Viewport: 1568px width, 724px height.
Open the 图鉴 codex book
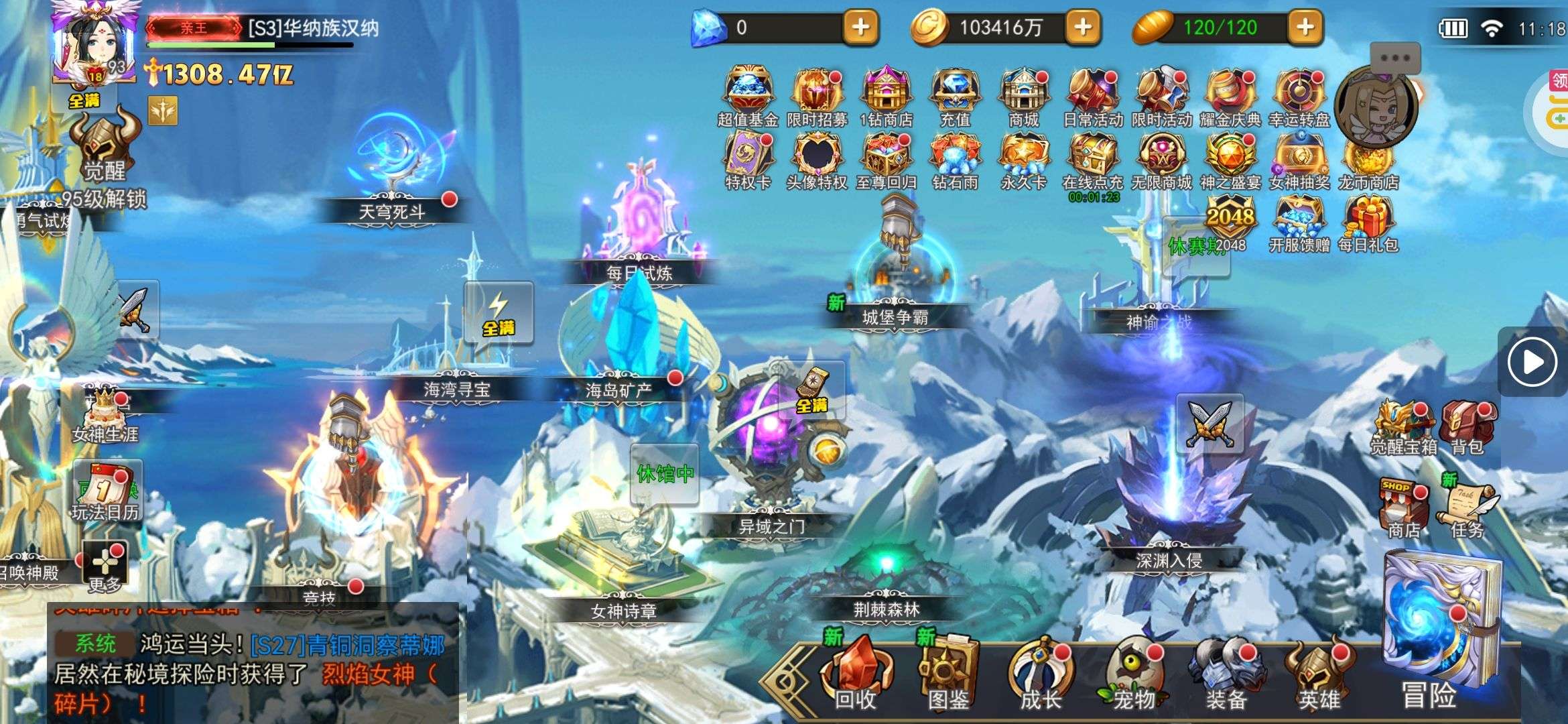click(x=948, y=674)
